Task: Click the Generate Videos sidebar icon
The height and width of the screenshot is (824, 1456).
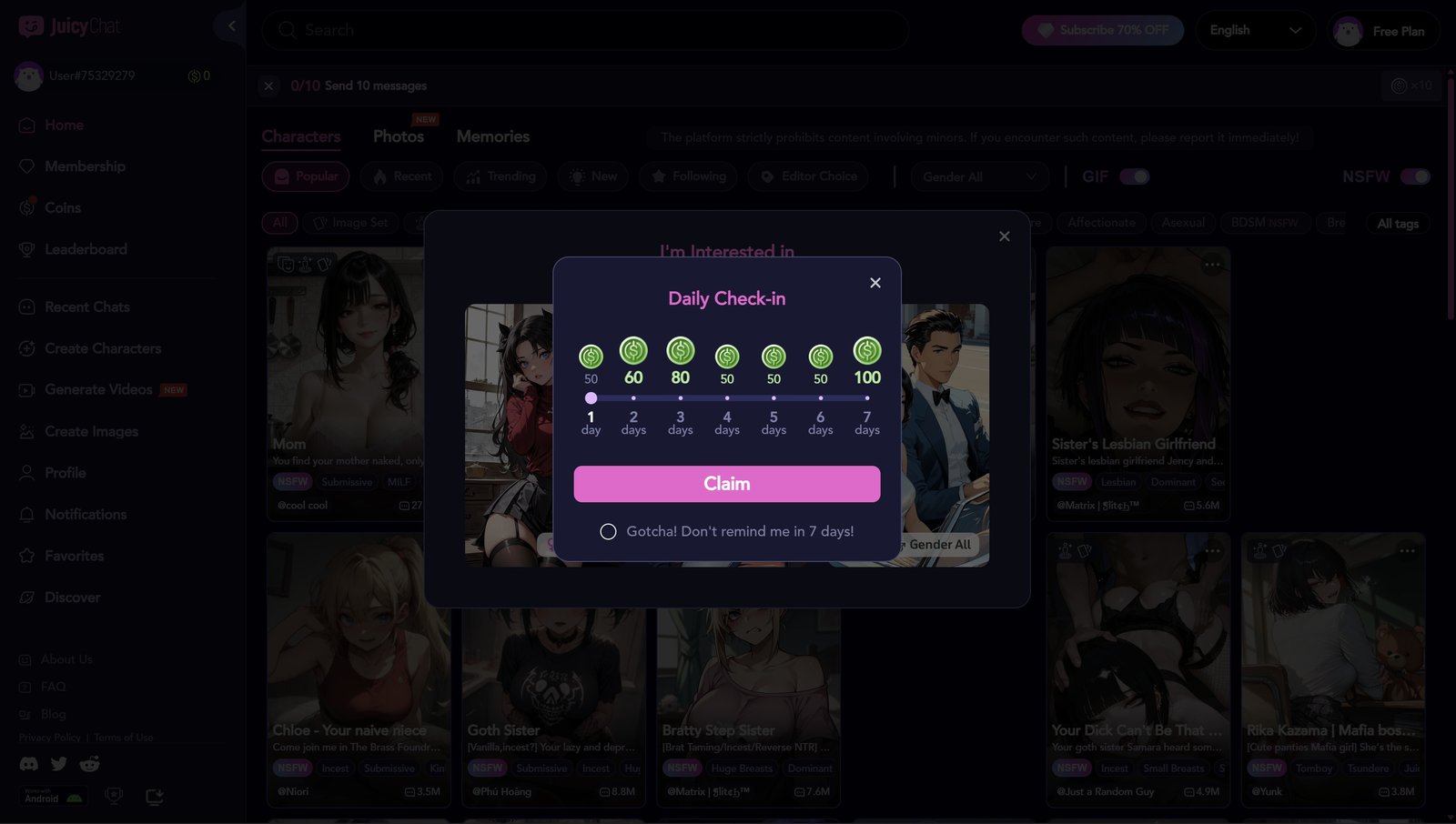Action: [27, 389]
